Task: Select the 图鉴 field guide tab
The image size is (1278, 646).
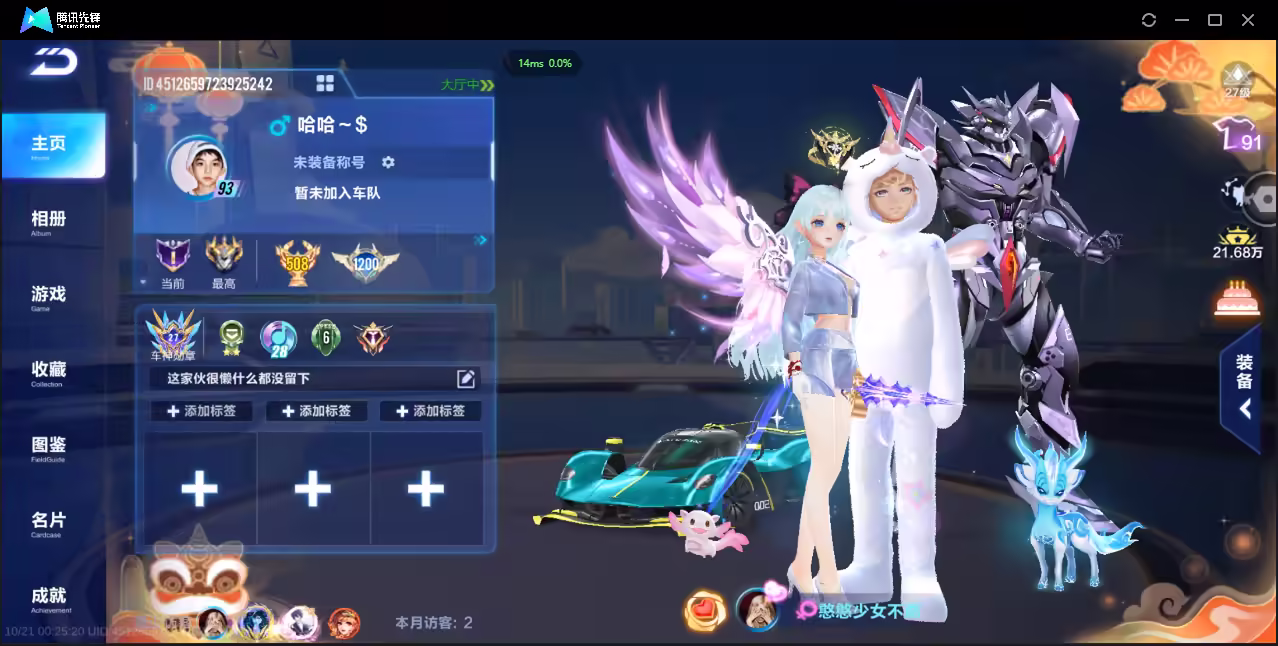Action: coord(48,446)
